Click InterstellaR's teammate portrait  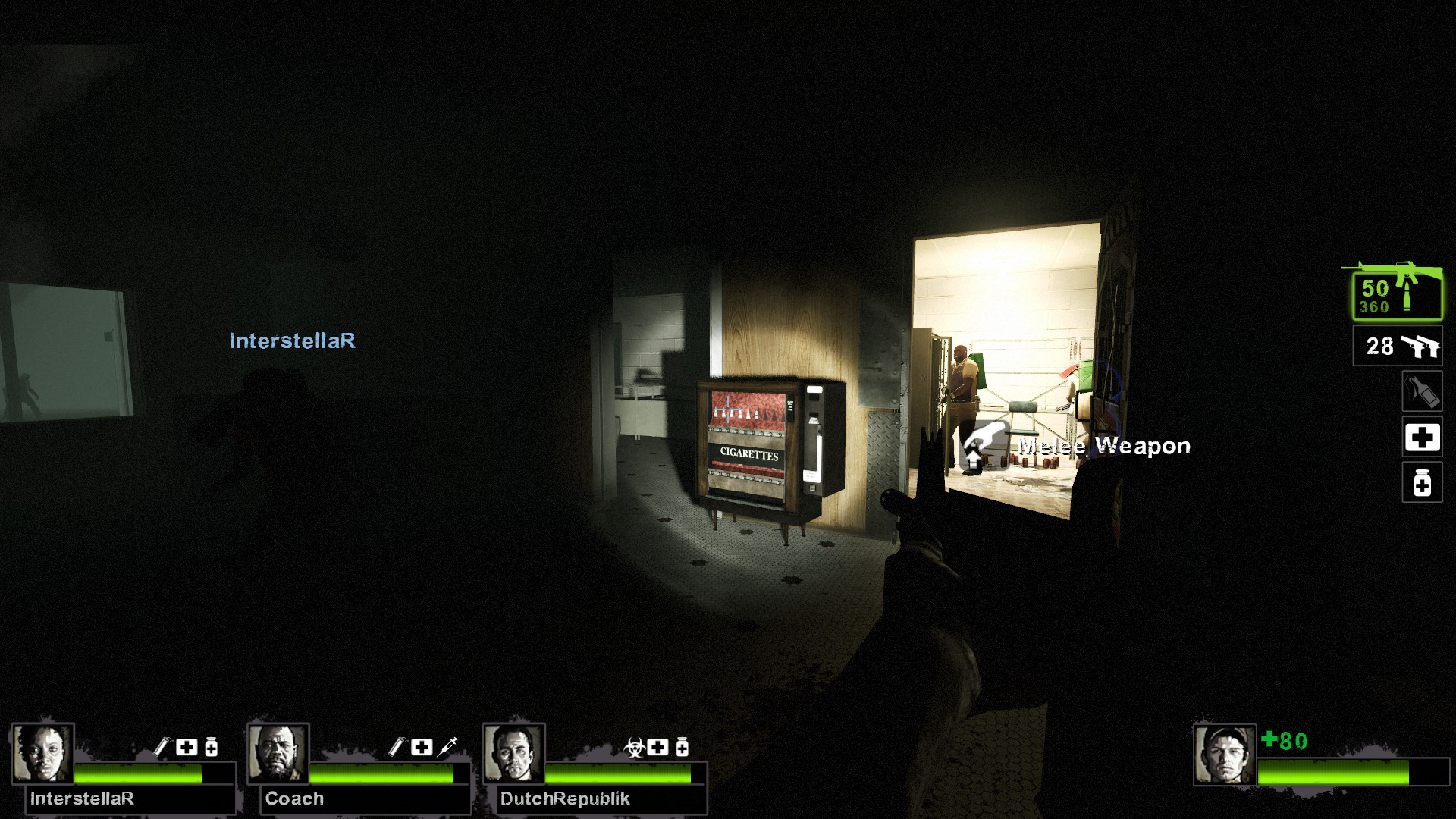[x=43, y=753]
